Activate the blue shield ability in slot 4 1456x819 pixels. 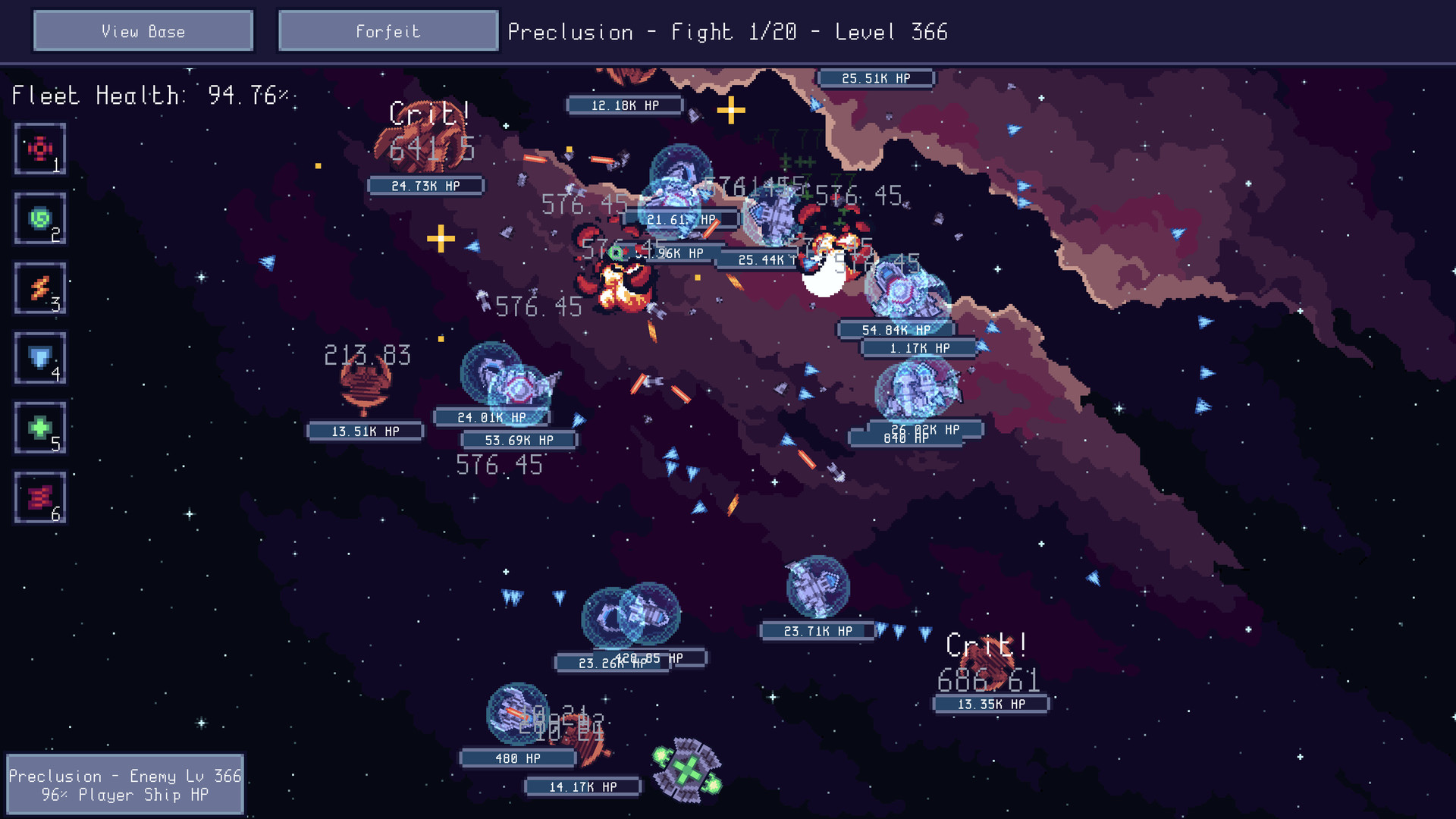tap(39, 358)
